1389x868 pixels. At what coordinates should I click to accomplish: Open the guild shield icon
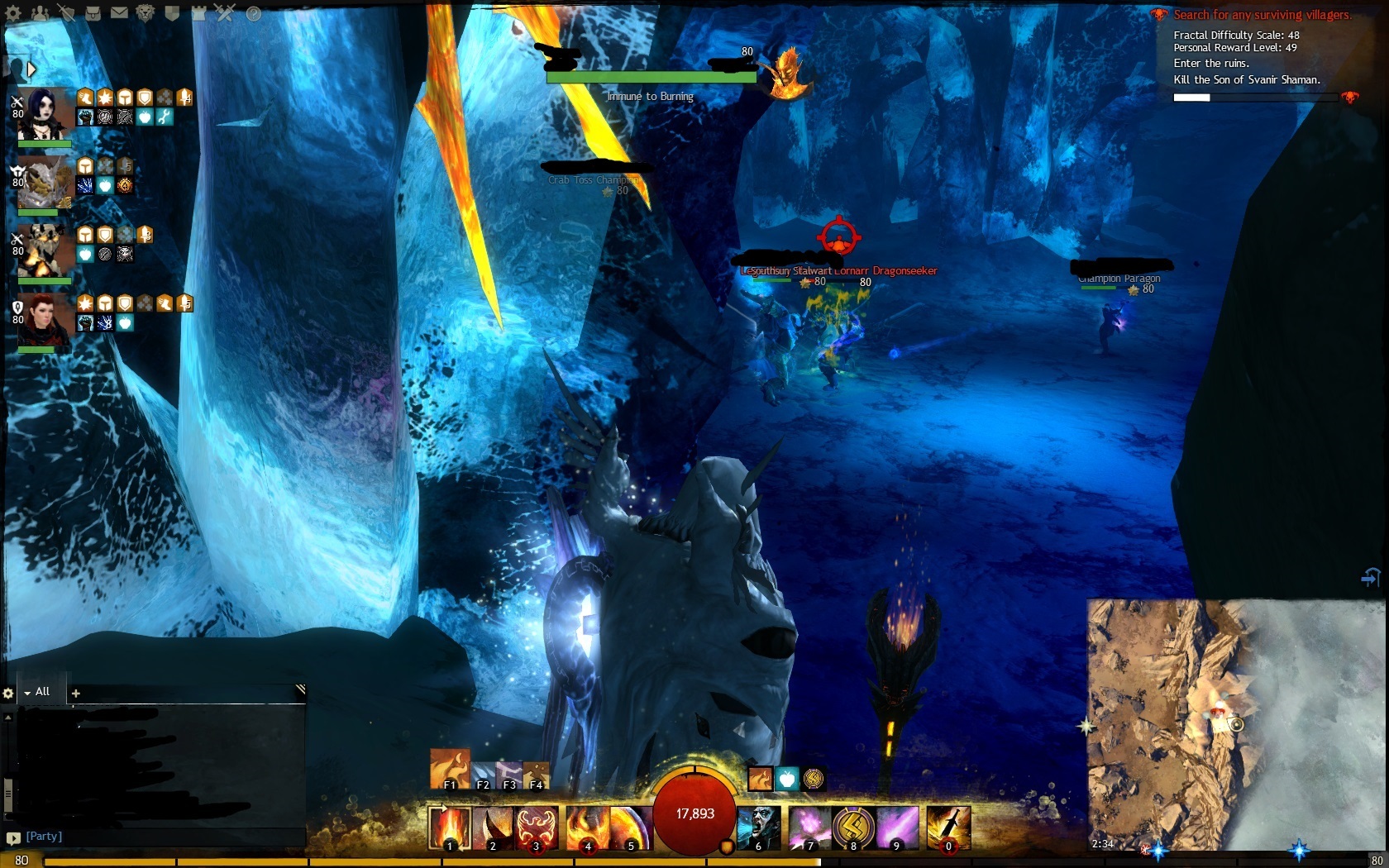tap(172, 13)
